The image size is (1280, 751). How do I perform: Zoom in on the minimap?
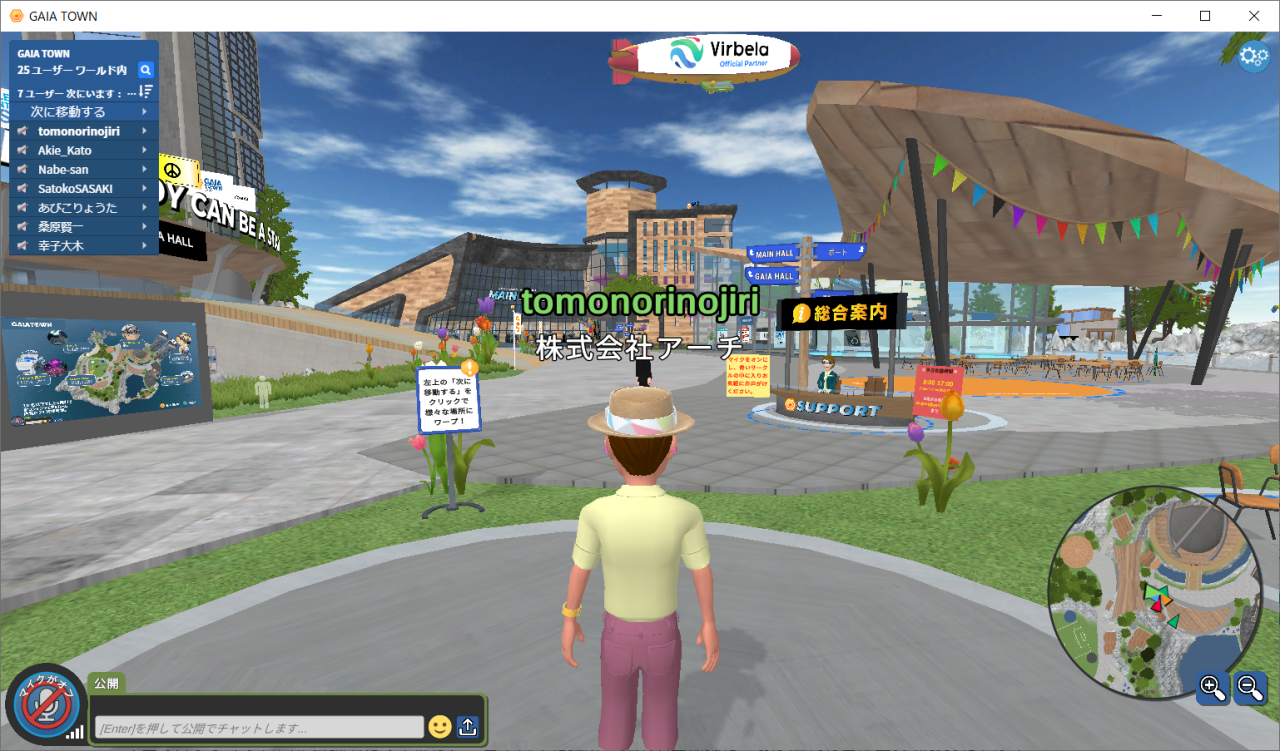(1213, 687)
